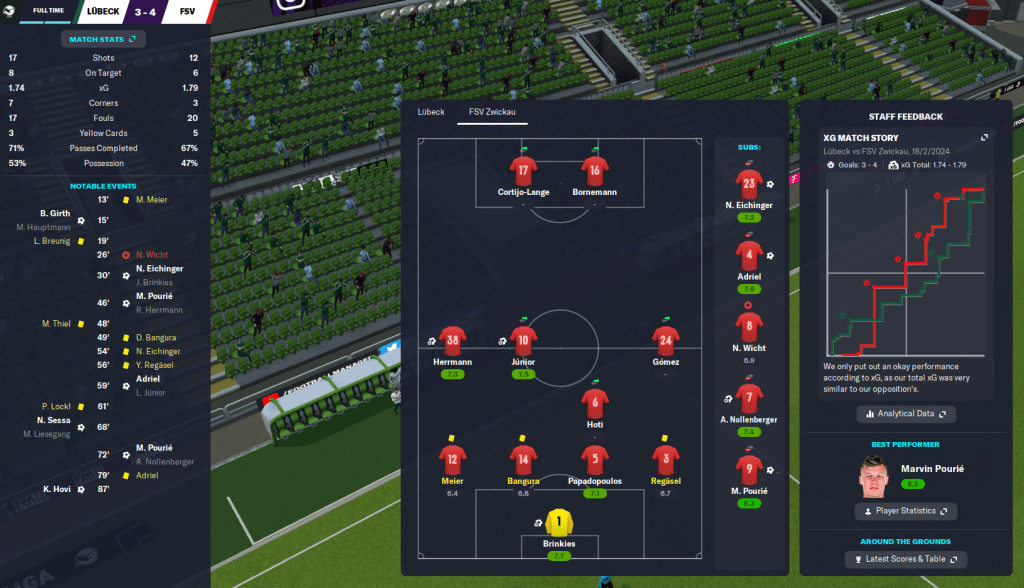Open Latest Scores & Table
This screenshot has height=588, width=1024.
(906, 560)
